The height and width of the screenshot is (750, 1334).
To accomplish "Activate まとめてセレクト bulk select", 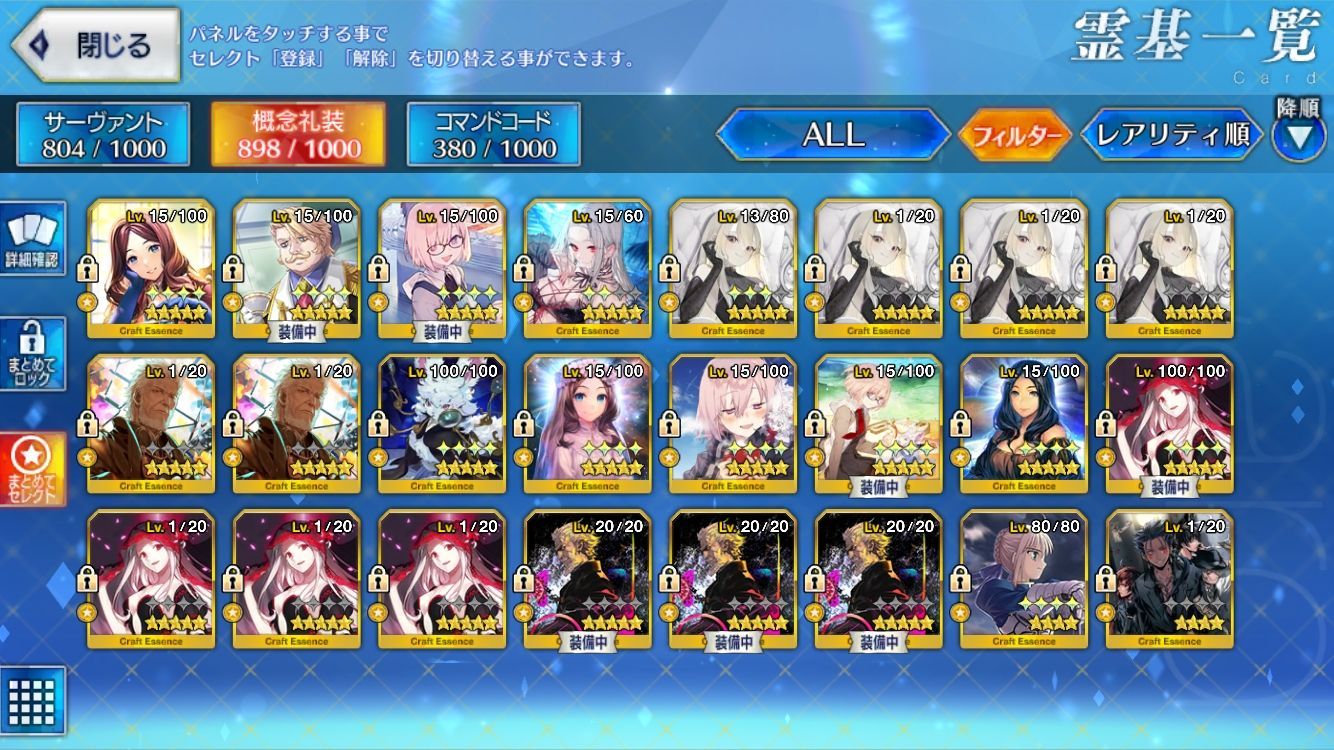I will click(x=33, y=470).
